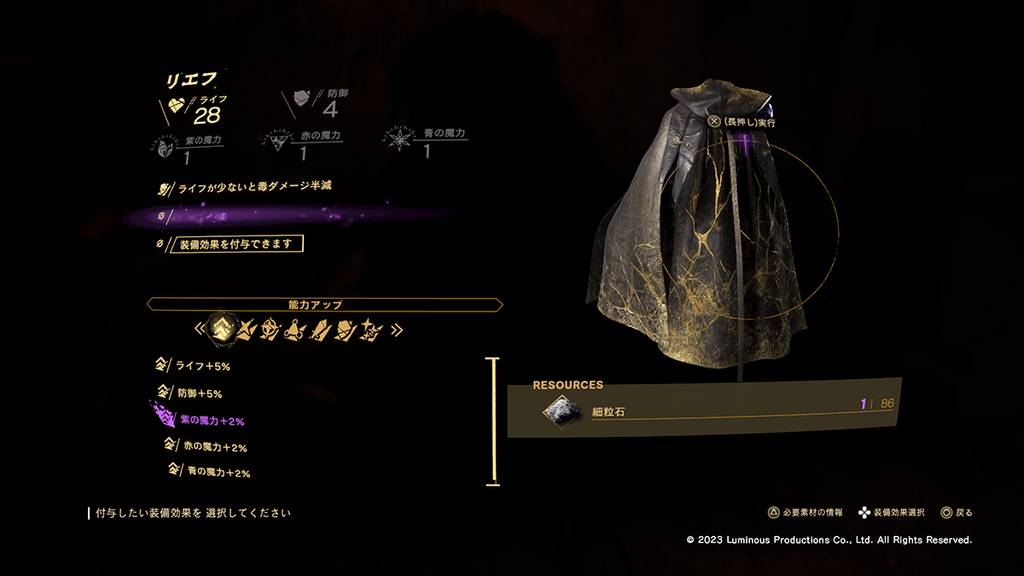Select the 紫の魔力+2% effect

(x=212, y=421)
